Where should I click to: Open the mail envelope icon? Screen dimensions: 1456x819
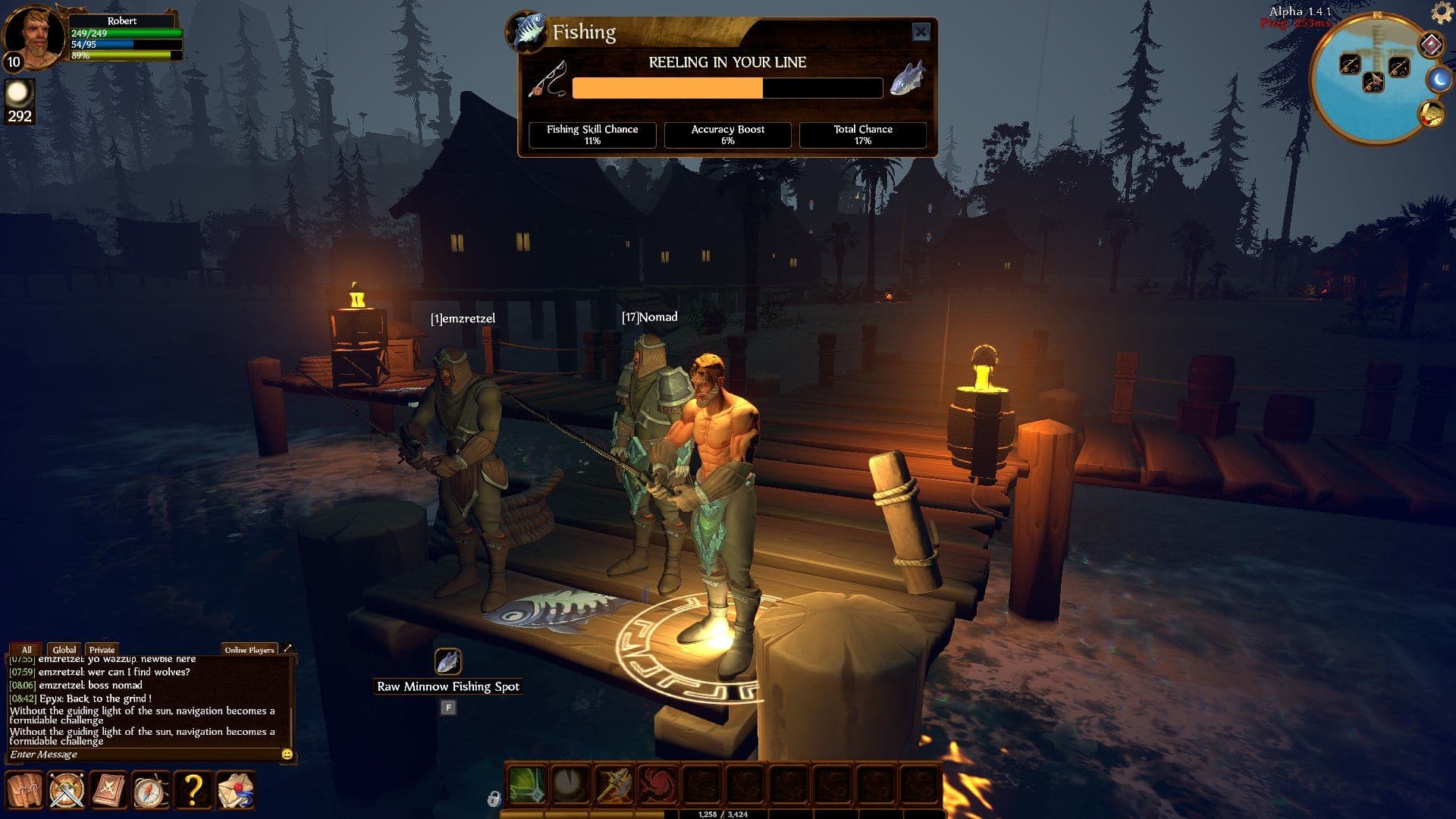click(x=235, y=790)
